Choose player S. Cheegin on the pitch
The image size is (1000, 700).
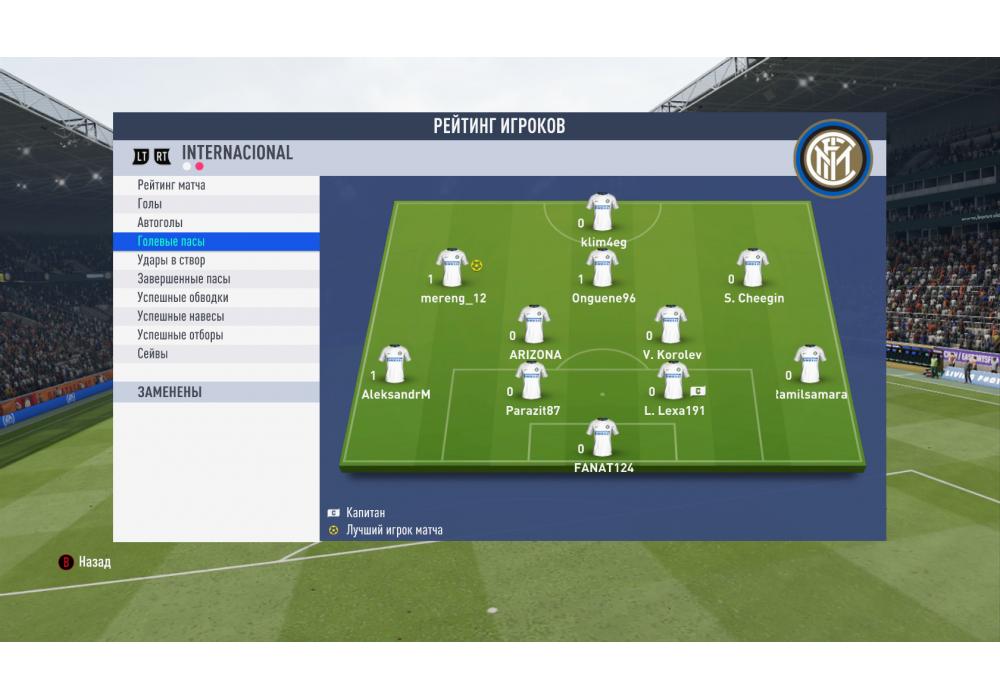click(x=752, y=269)
